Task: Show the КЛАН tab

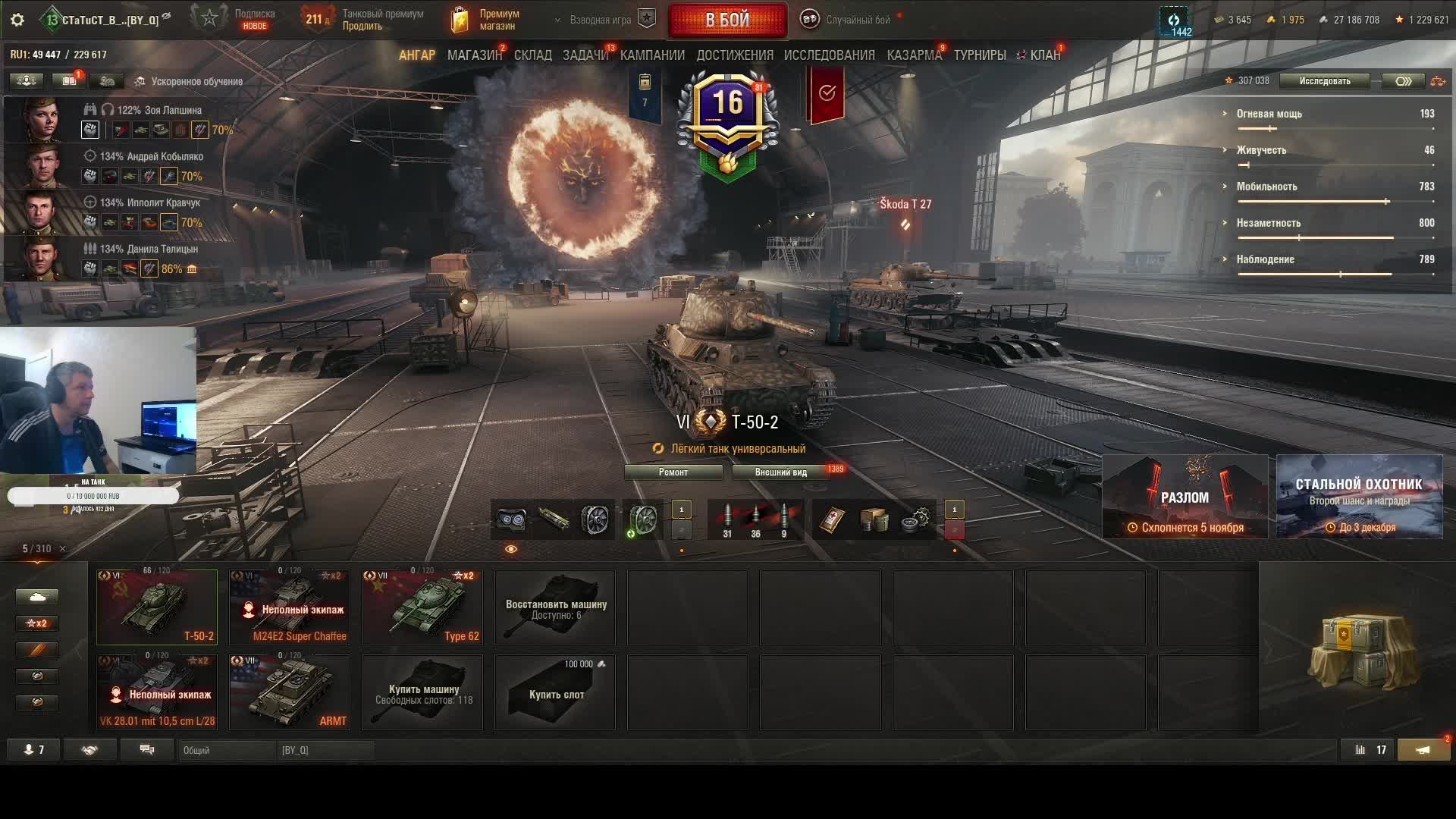Action: [1044, 55]
